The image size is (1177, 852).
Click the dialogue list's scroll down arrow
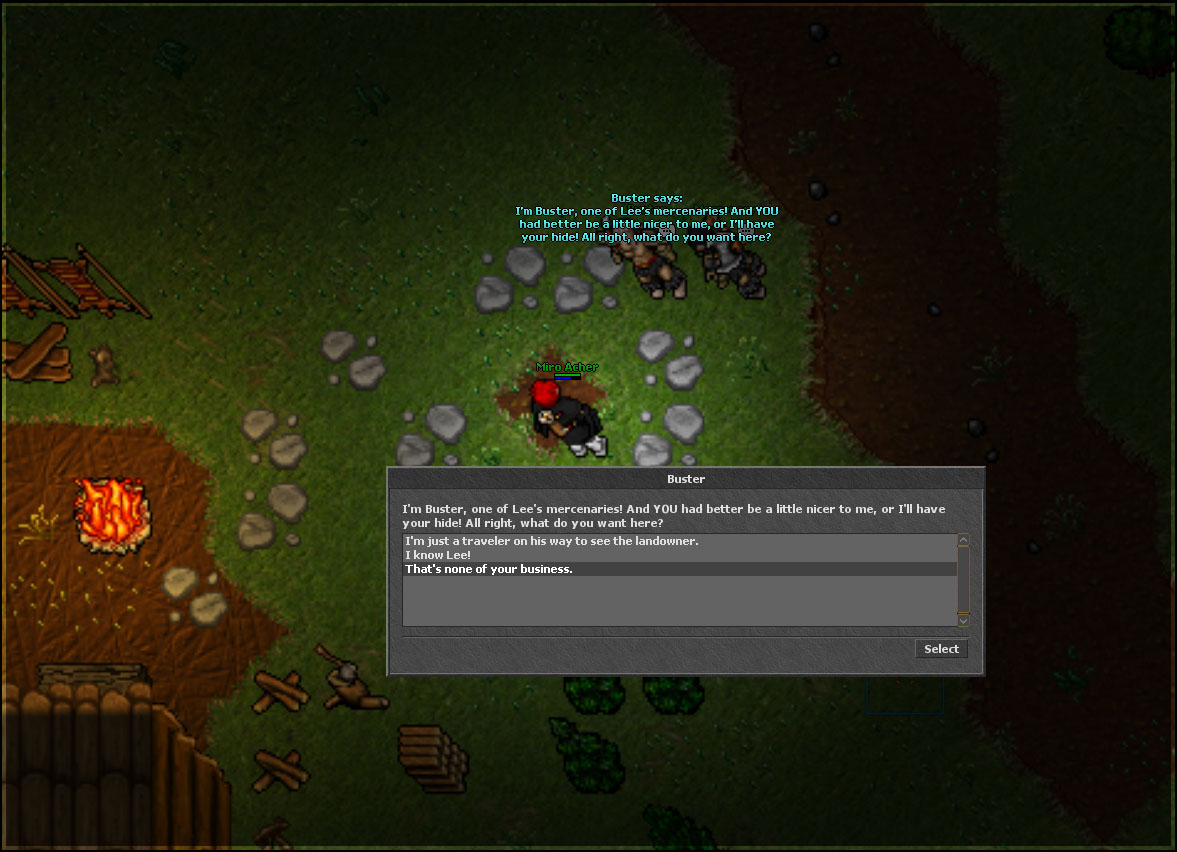[x=963, y=619]
